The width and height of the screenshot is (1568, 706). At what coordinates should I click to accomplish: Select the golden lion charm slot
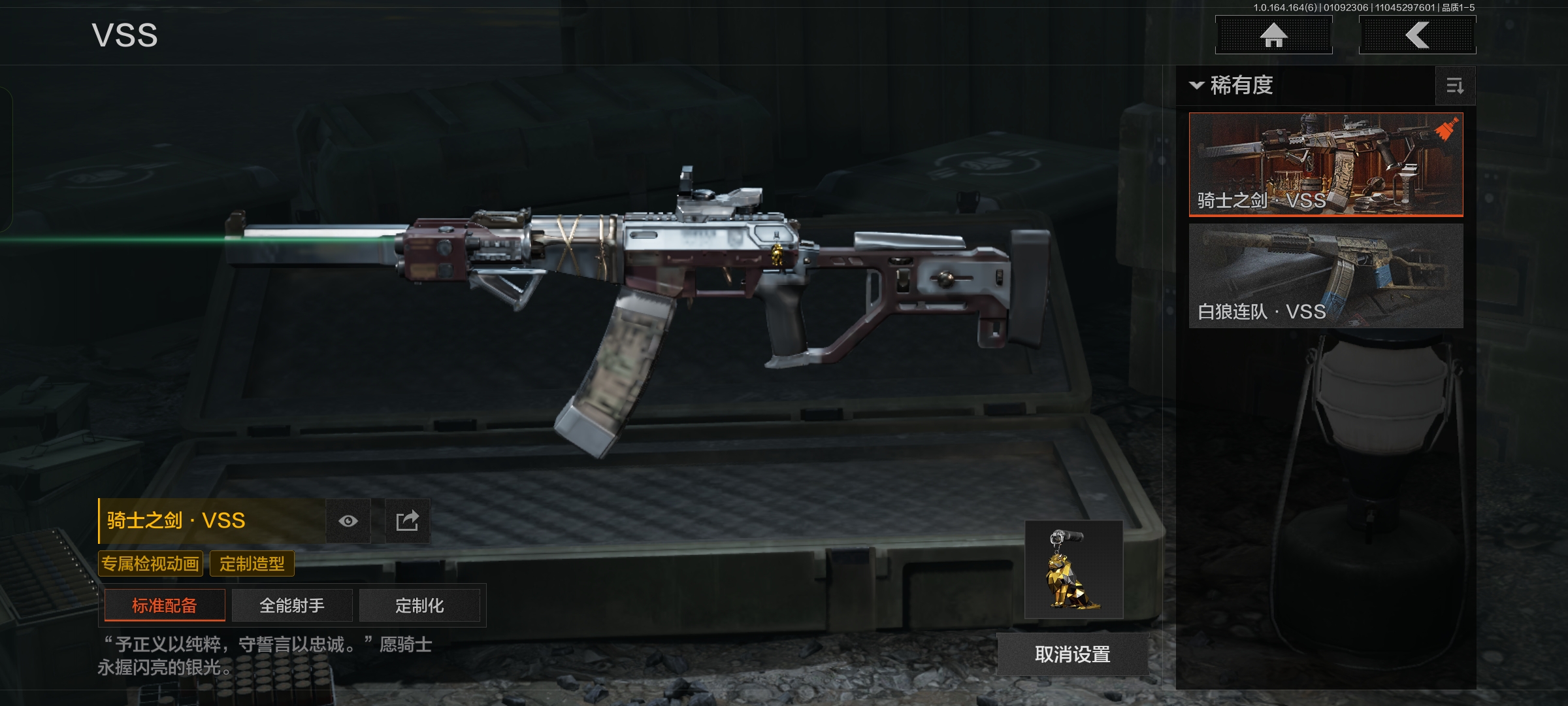1073,569
